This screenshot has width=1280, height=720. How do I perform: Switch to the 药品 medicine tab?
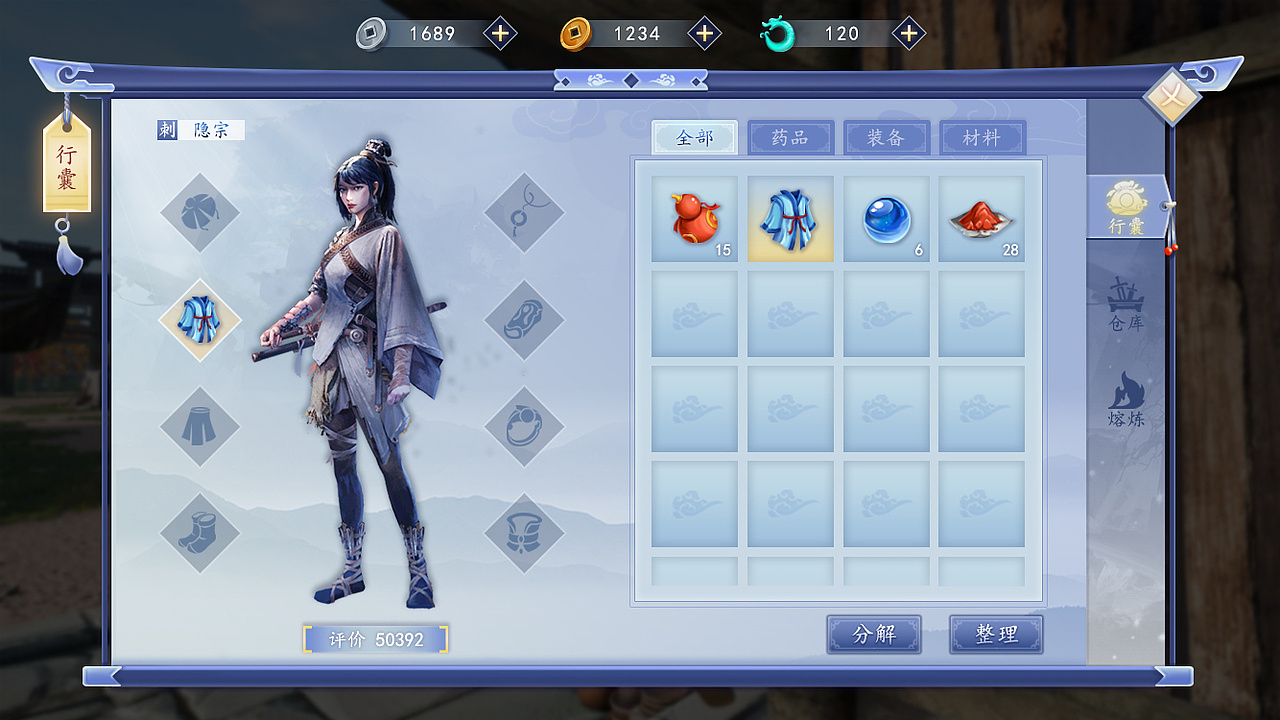790,137
